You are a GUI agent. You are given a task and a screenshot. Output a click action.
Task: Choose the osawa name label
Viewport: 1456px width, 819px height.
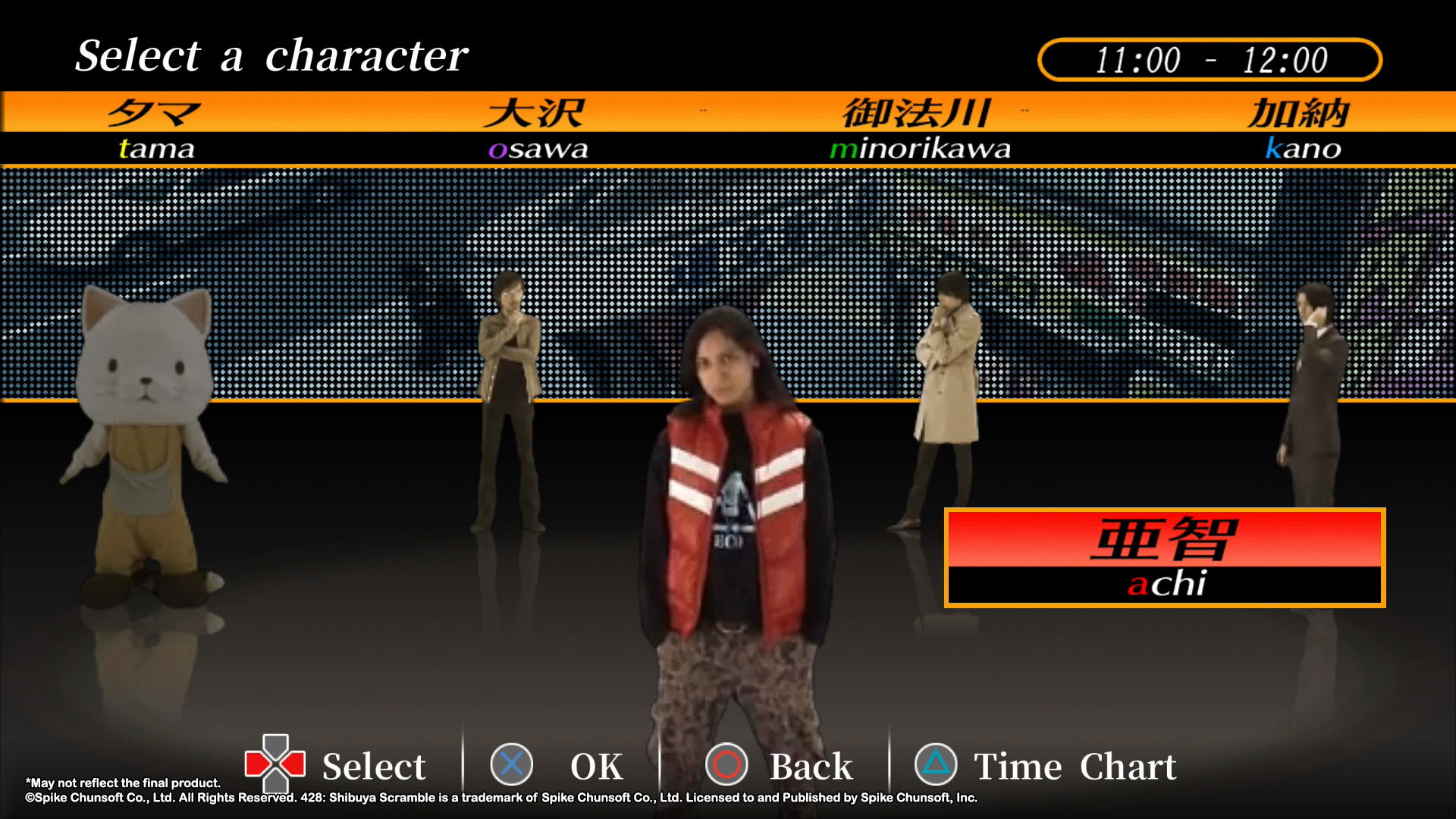(538, 148)
